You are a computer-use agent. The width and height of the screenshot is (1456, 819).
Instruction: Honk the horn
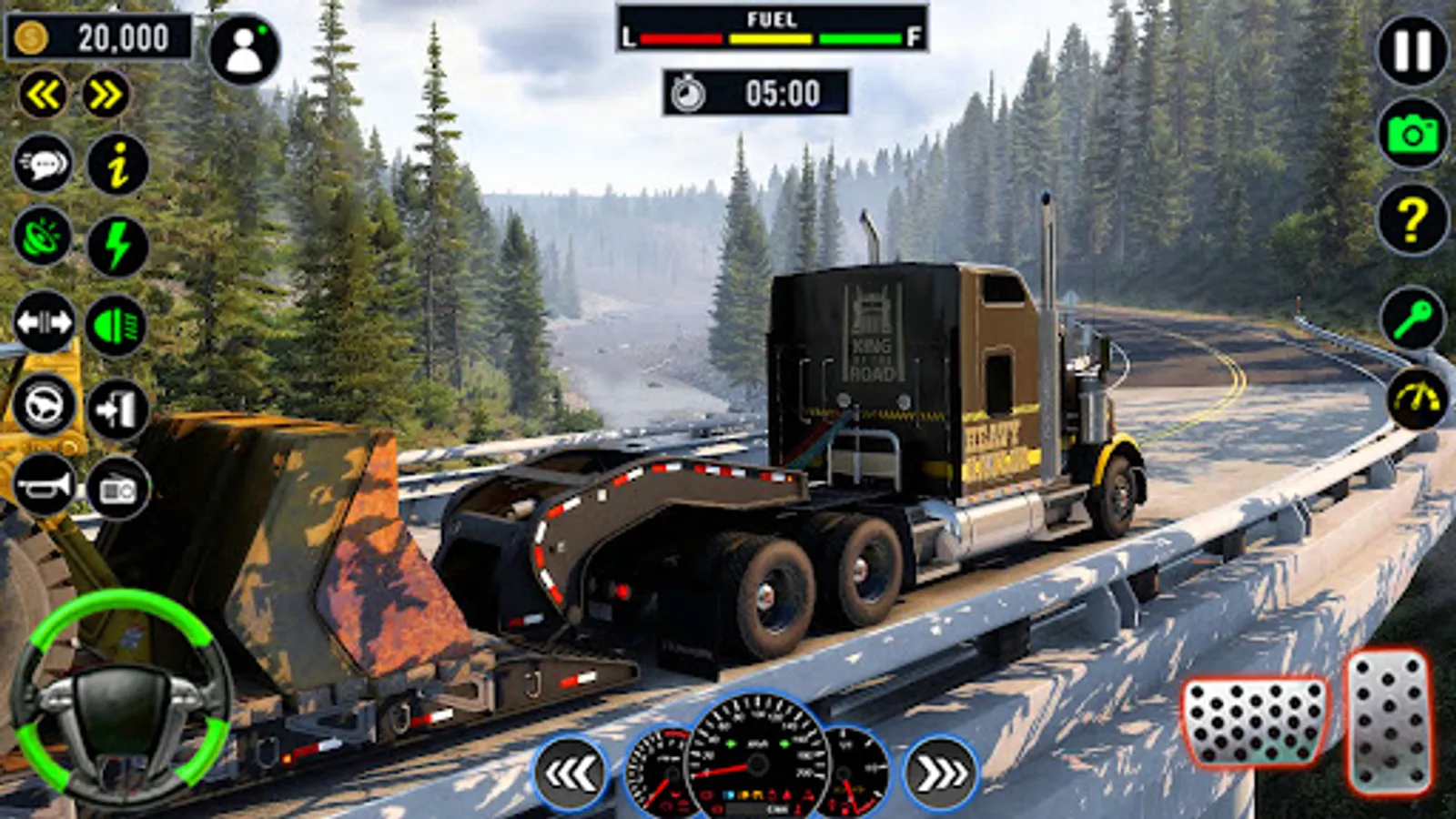point(43,487)
